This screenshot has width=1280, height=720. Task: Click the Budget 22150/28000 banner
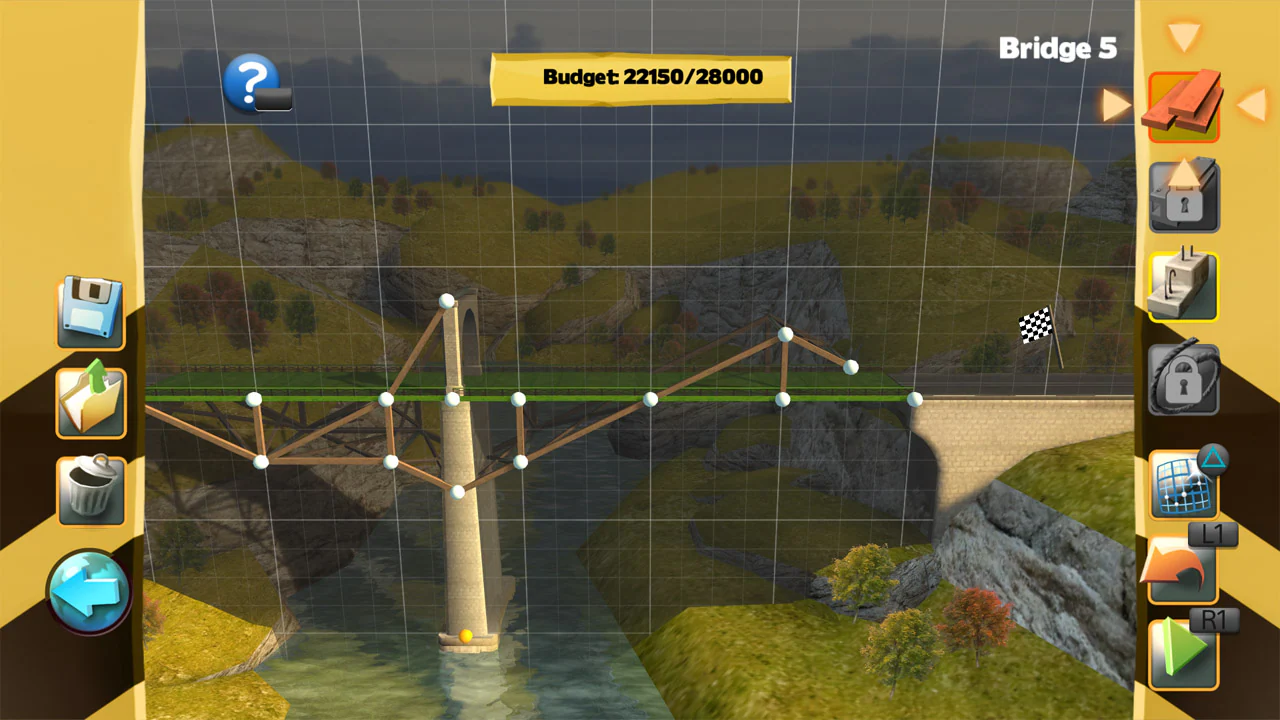click(x=640, y=77)
